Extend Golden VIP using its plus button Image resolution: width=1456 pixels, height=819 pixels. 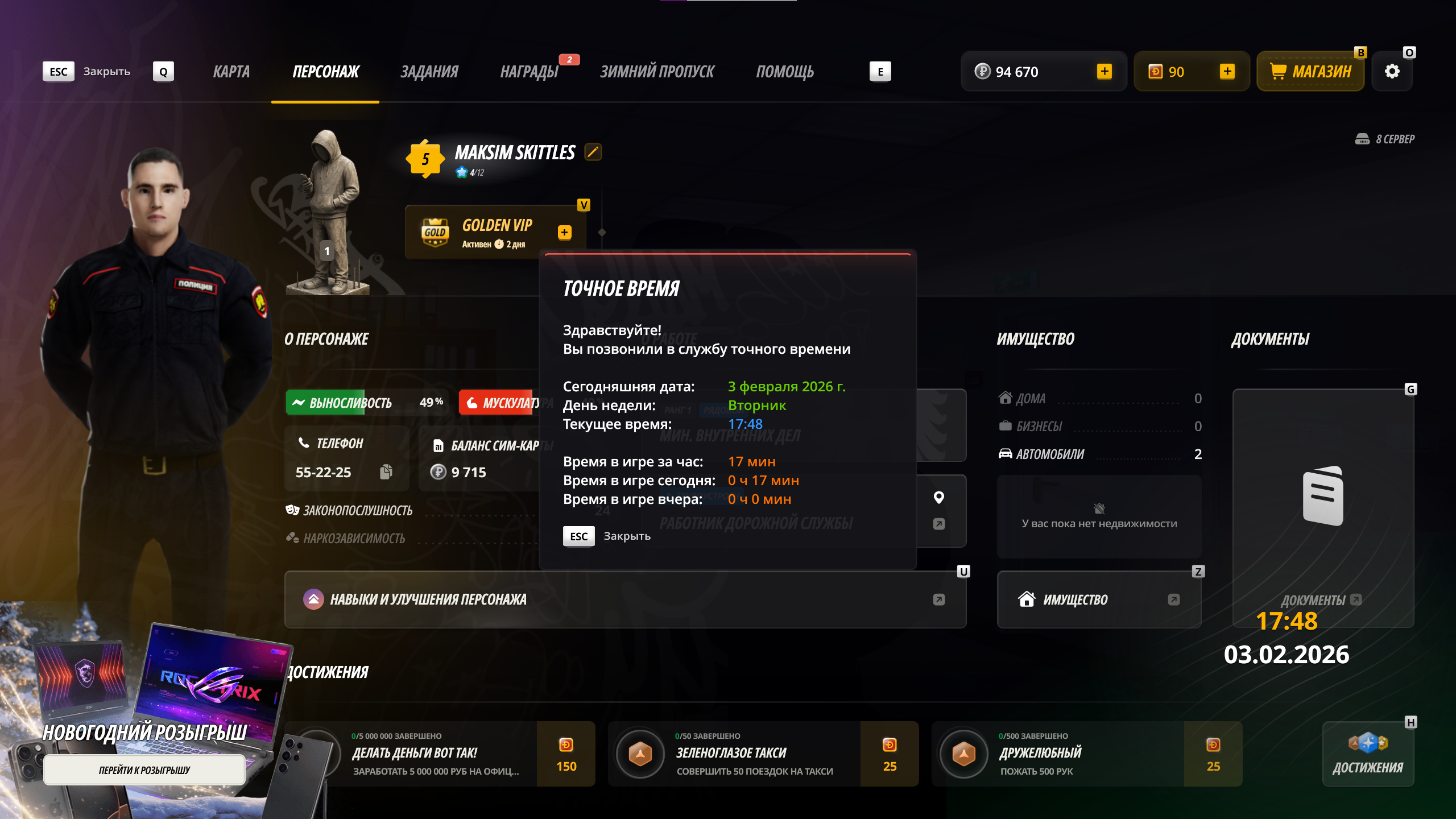tap(564, 232)
